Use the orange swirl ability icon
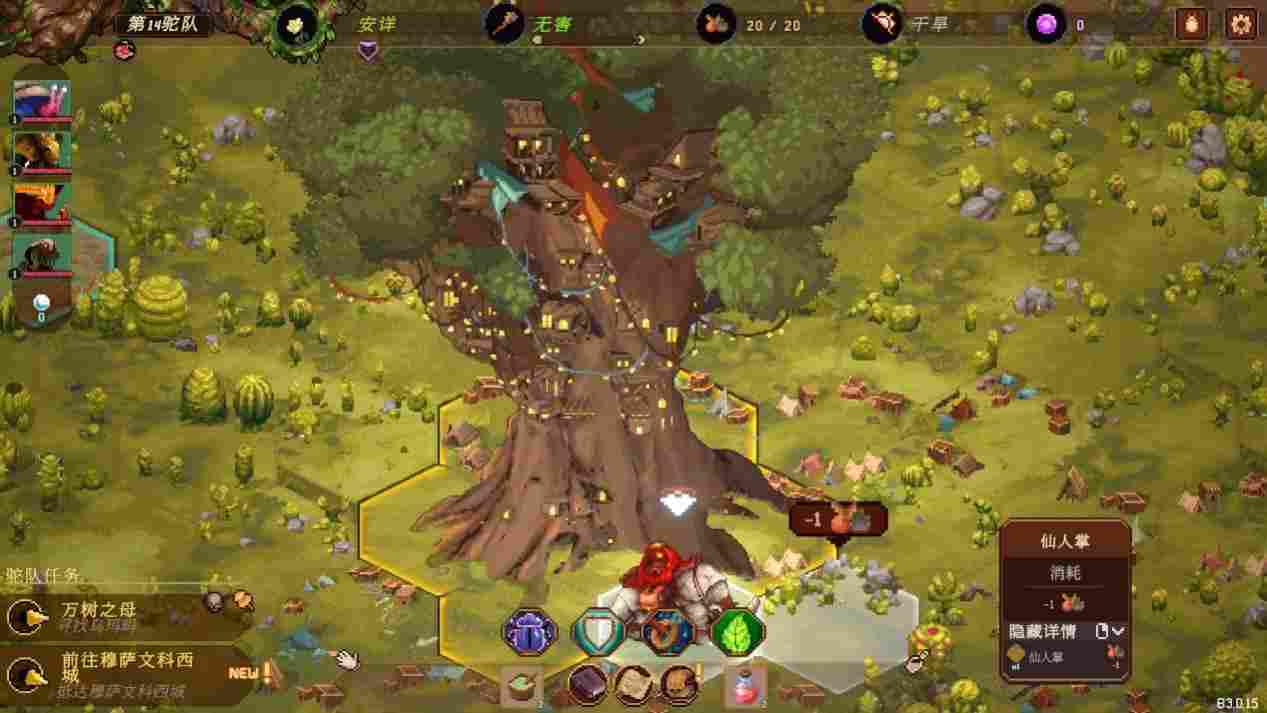 click(x=668, y=632)
